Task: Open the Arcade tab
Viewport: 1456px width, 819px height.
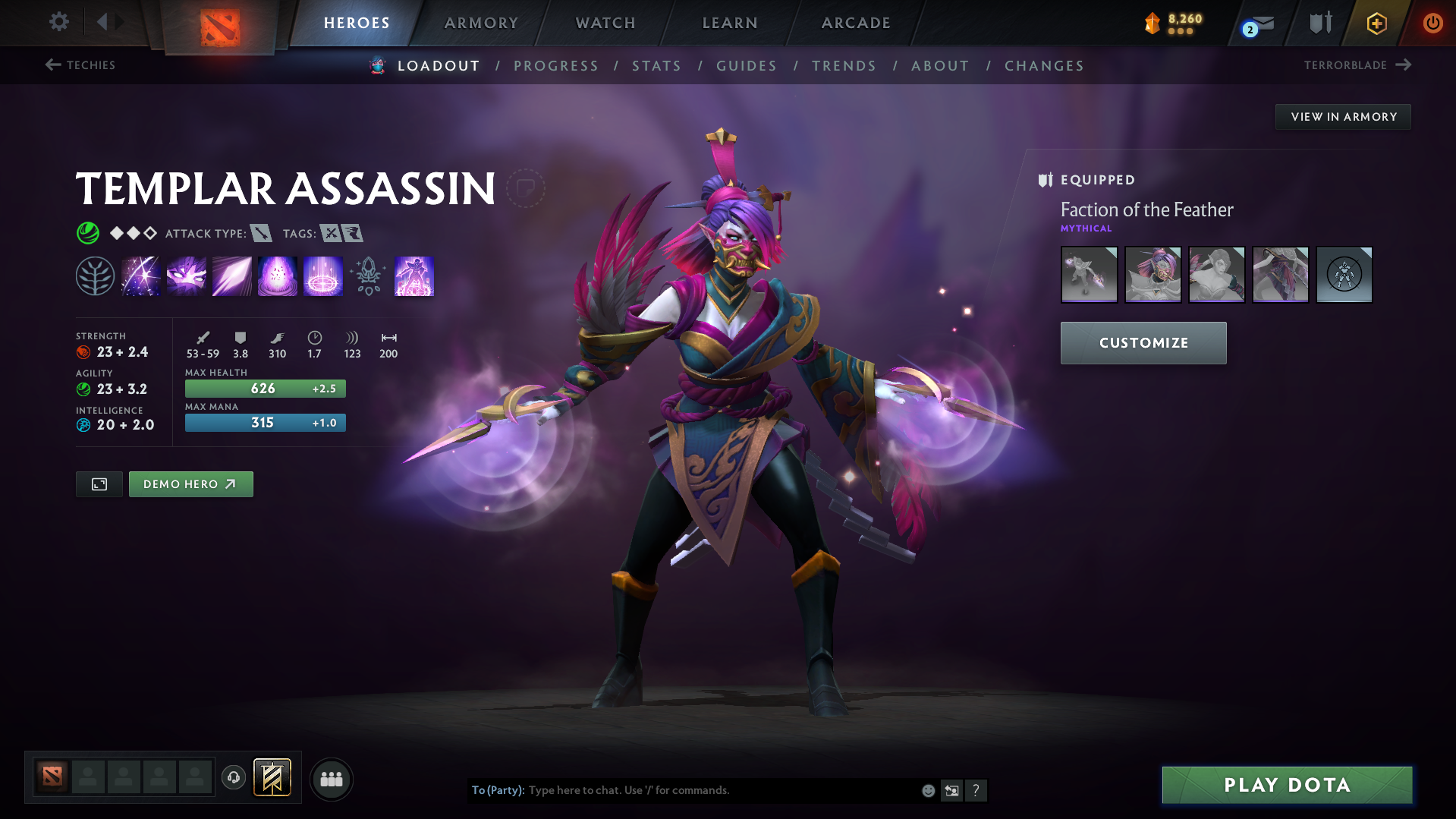Action: coord(856,23)
